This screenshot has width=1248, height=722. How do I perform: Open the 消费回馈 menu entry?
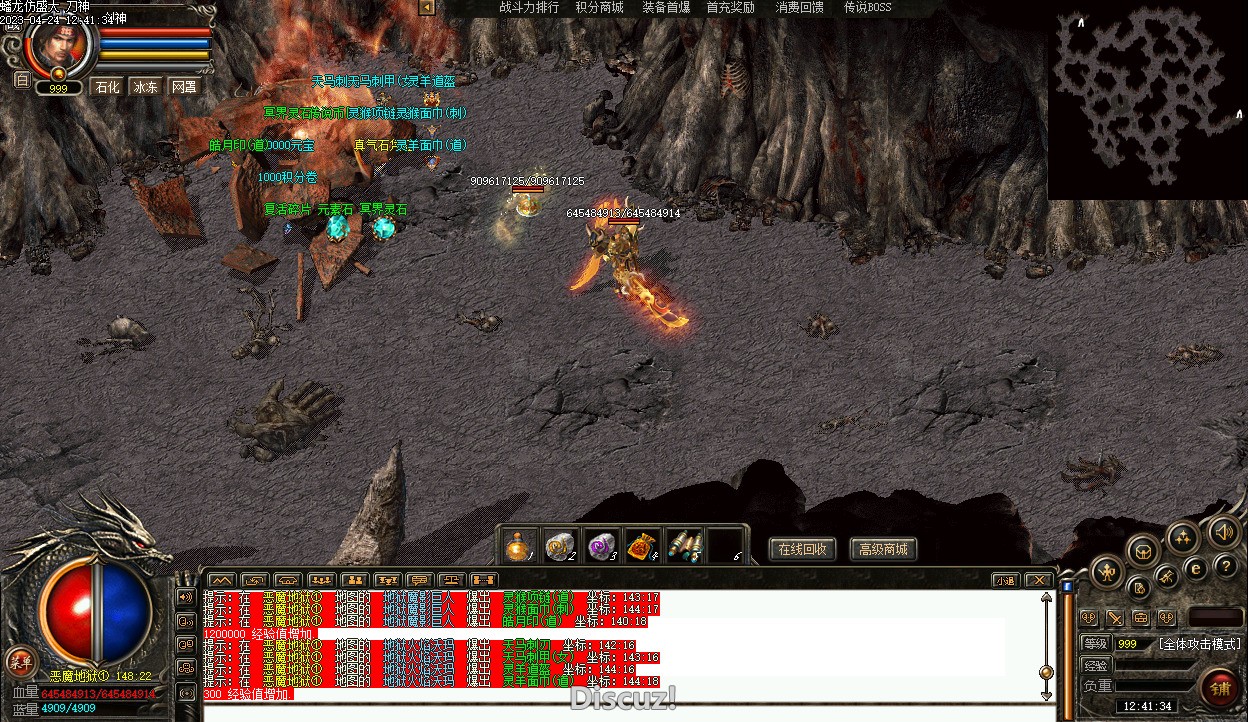[800, 7]
